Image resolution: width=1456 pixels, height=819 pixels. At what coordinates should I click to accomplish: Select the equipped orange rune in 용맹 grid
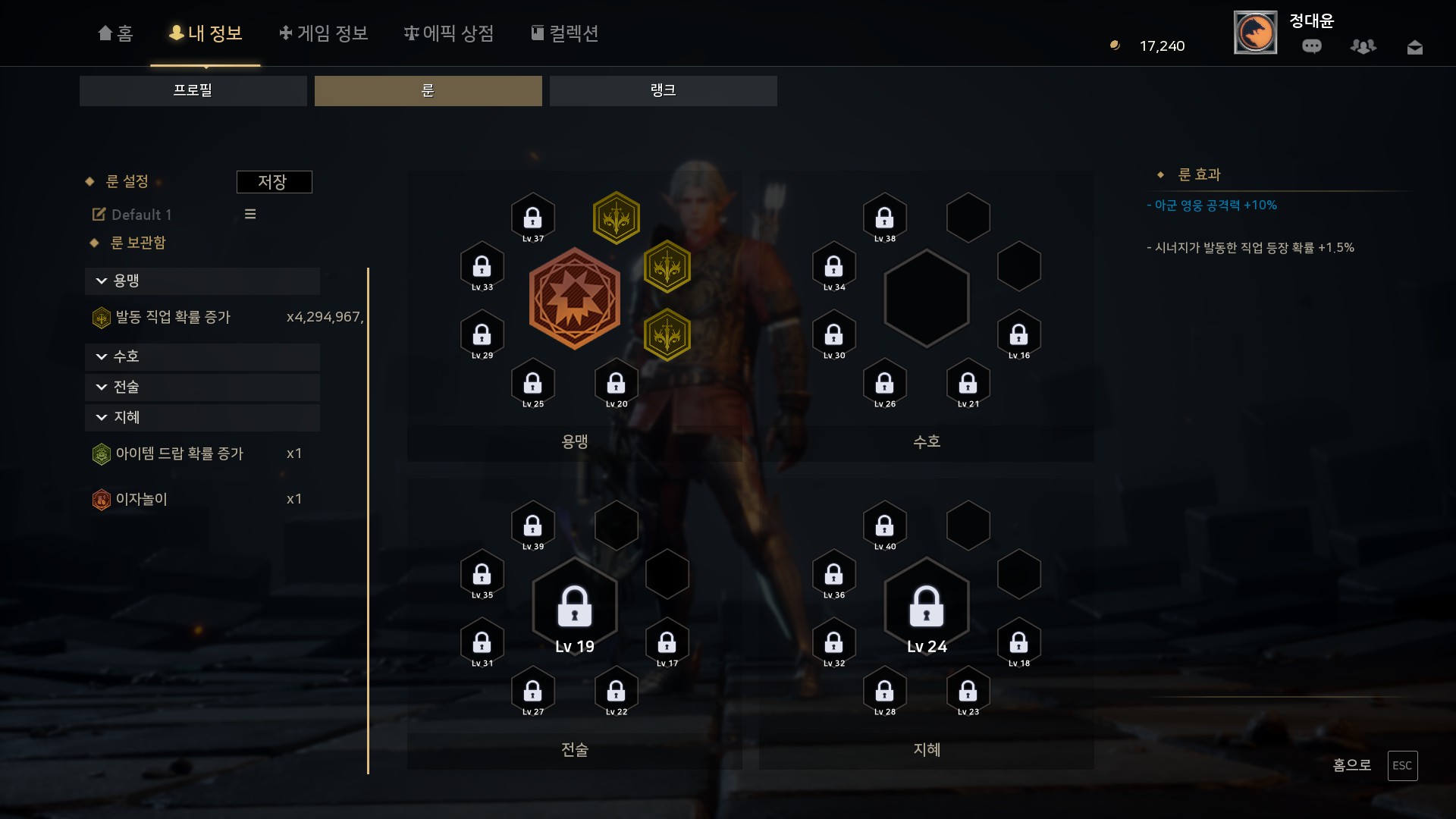click(x=574, y=298)
